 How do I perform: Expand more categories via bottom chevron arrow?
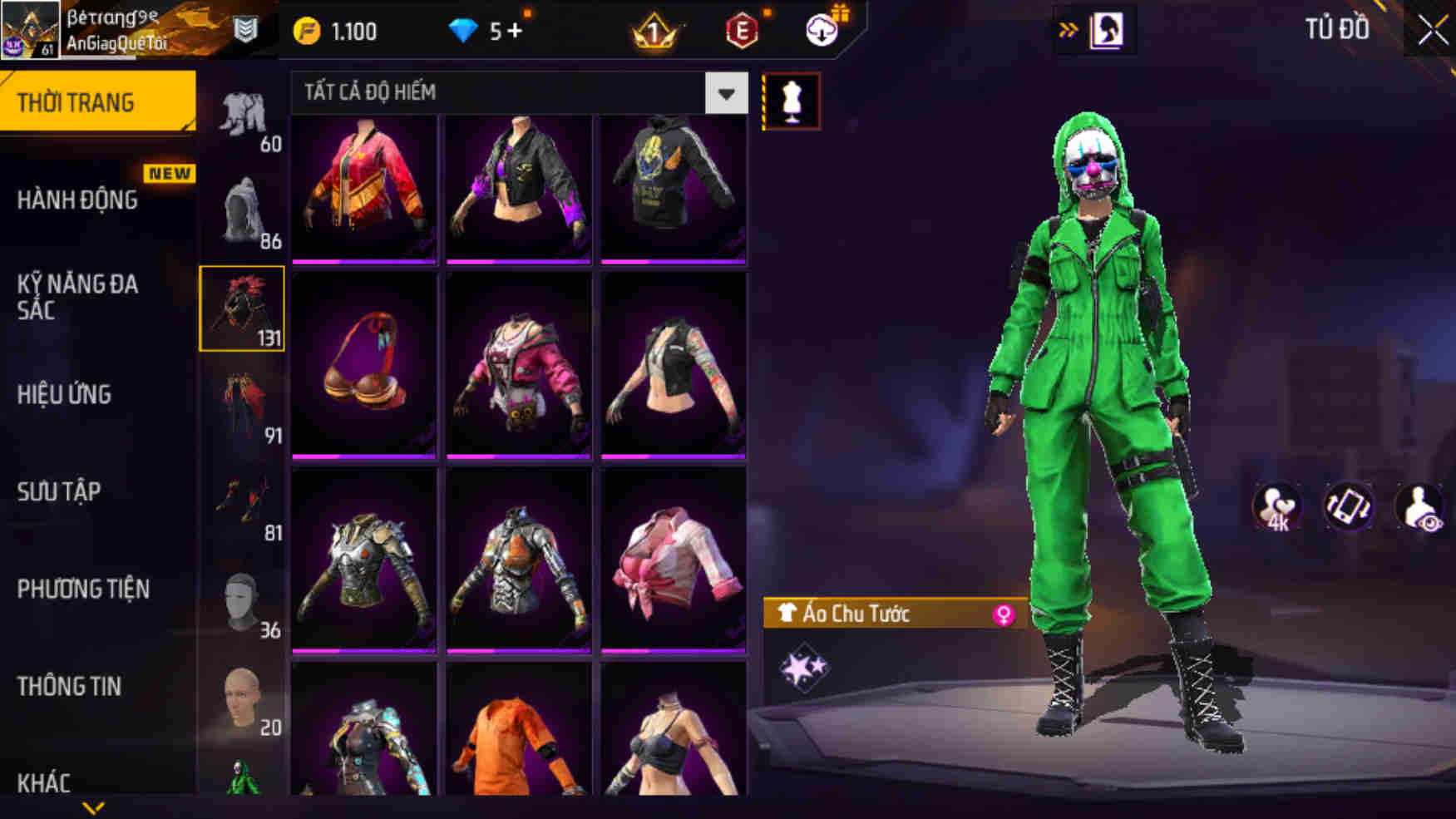click(x=91, y=808)
